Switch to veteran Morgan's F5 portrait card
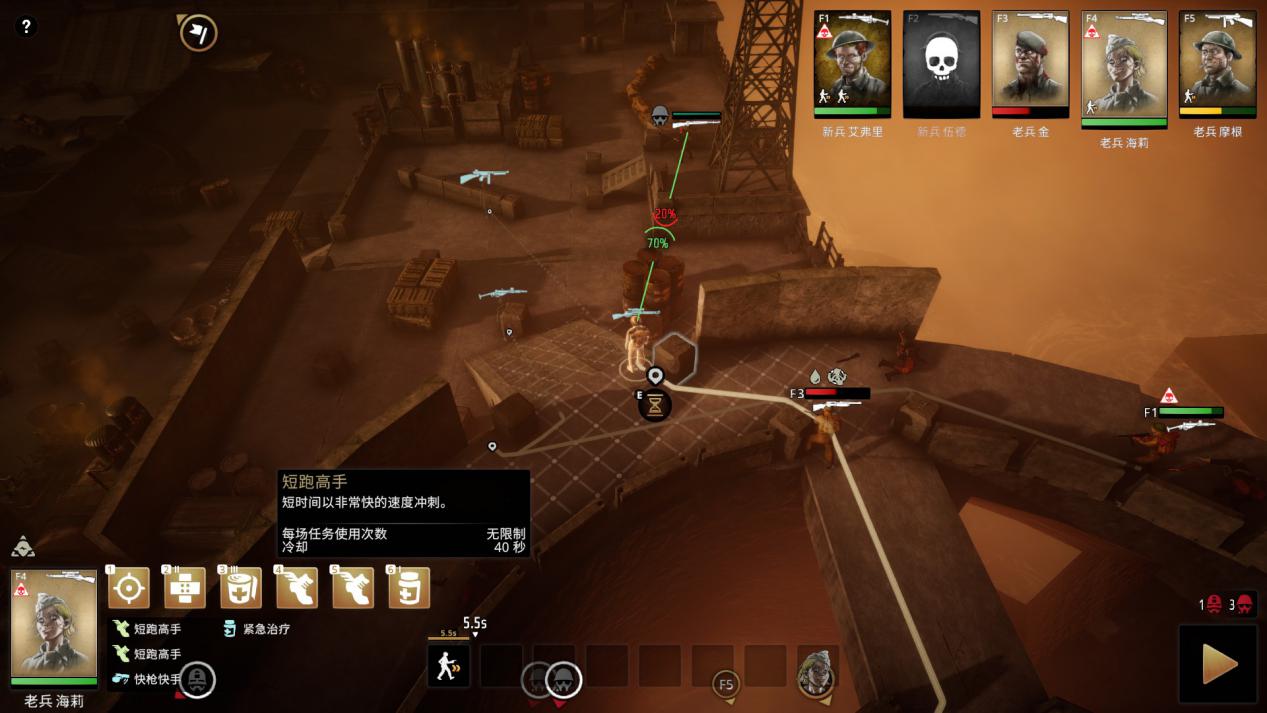The width and height of the screenshot is (1267, 713). (x=1217, y=64)
